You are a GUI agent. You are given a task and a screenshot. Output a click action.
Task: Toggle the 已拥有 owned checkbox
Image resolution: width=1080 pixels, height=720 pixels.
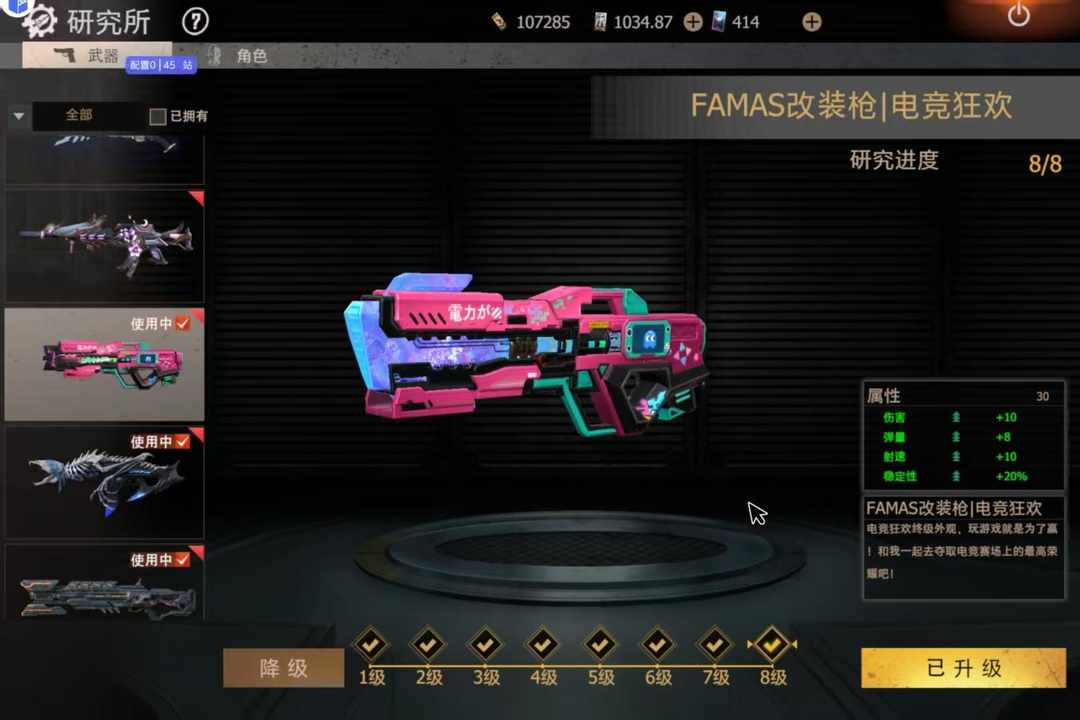coord(158,117)
